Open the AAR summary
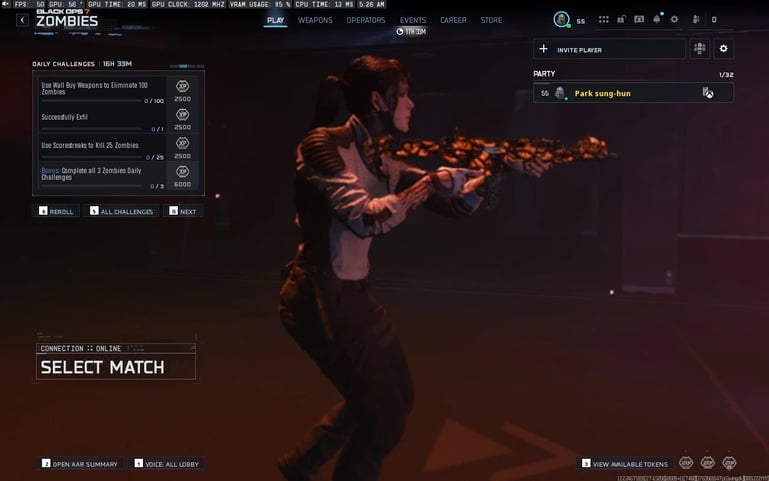 pos(80,464)
